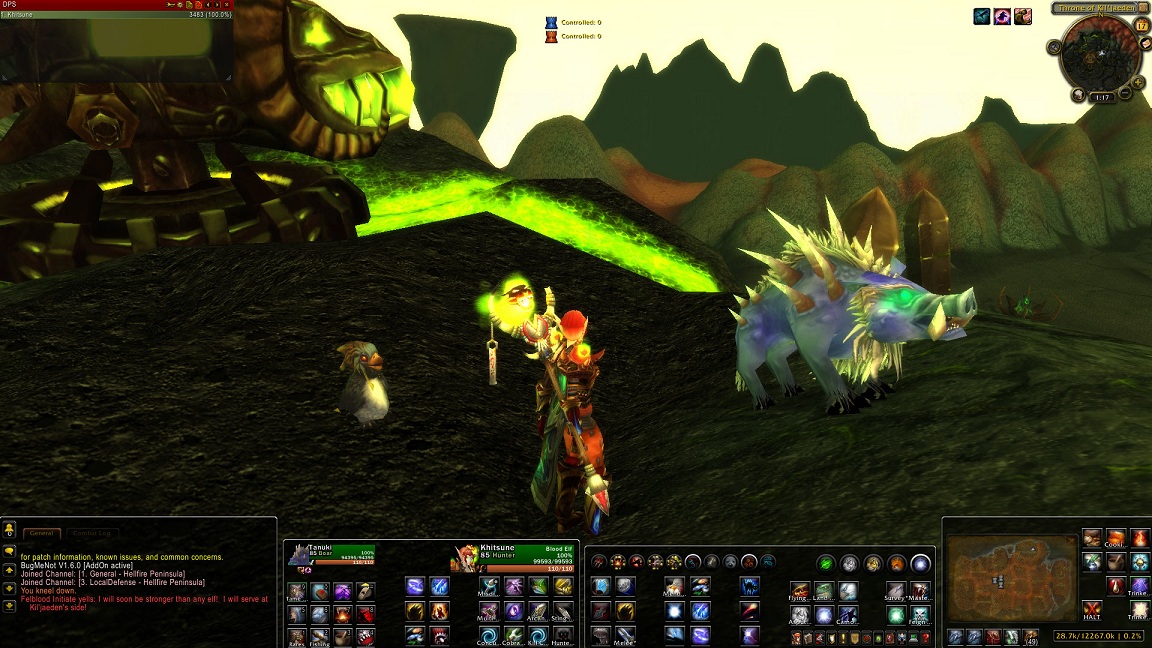
Task: Cast the Flying mount action
Action: (x=799, y=591)
